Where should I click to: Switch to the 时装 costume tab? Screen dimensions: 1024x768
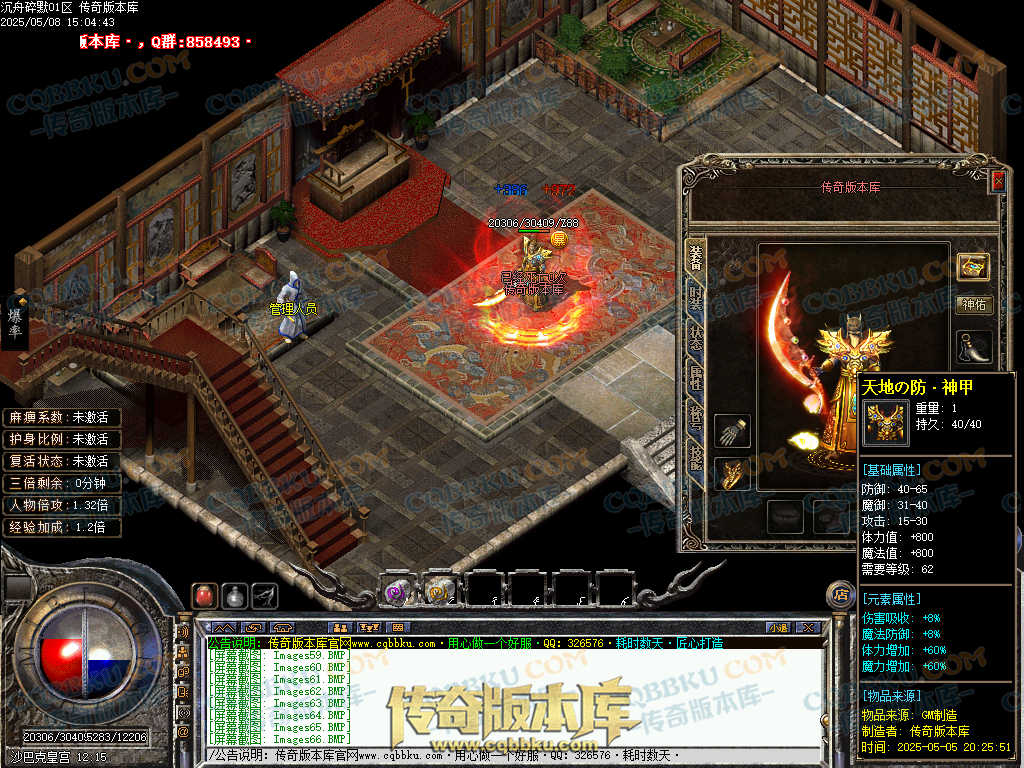[x=696, y=297]
